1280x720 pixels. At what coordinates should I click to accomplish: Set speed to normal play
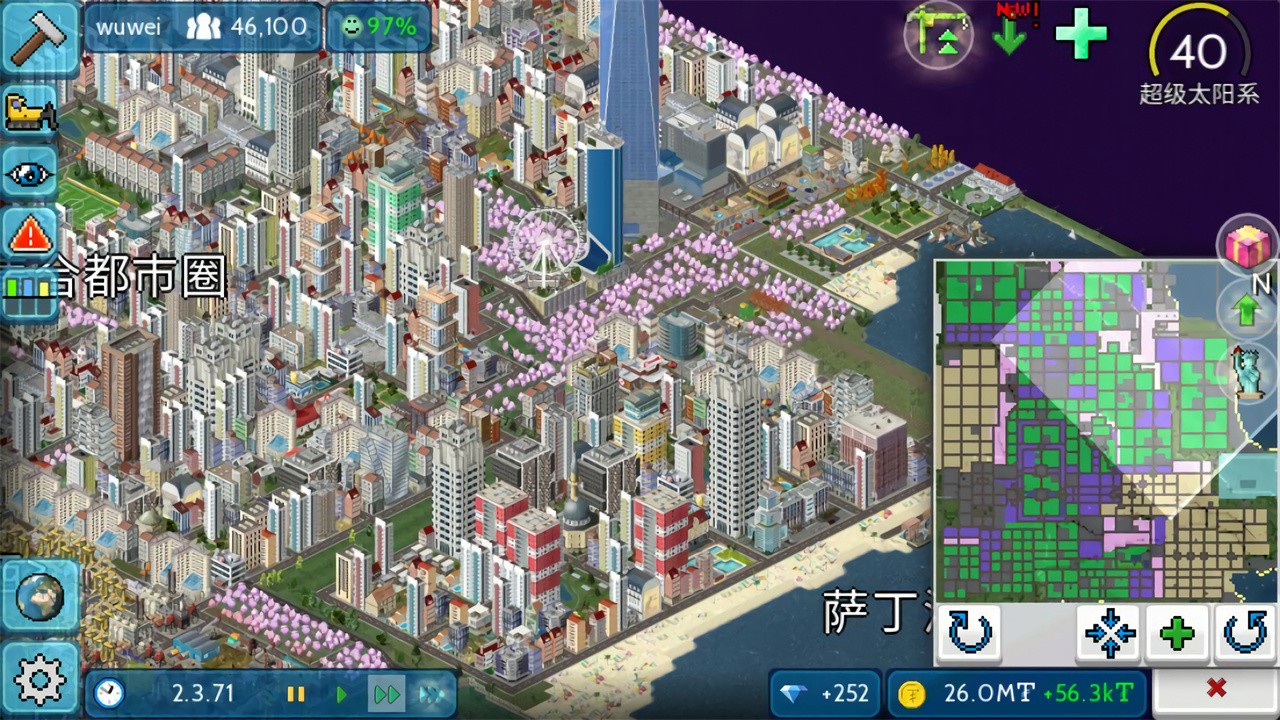tap(341, 693)
